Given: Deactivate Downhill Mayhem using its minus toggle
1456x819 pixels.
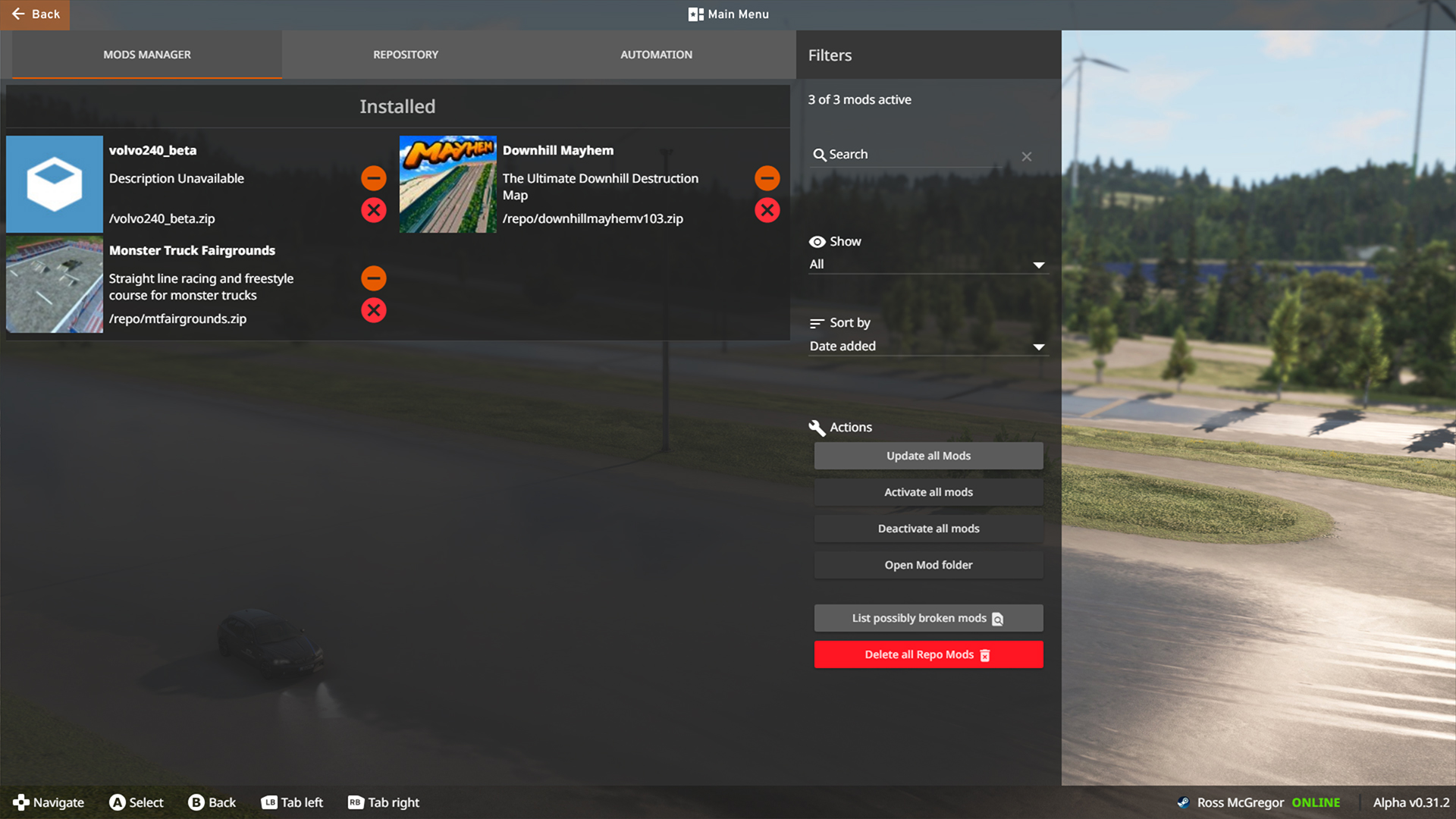Looking at the screenshot, I should (x=767, y=178).
